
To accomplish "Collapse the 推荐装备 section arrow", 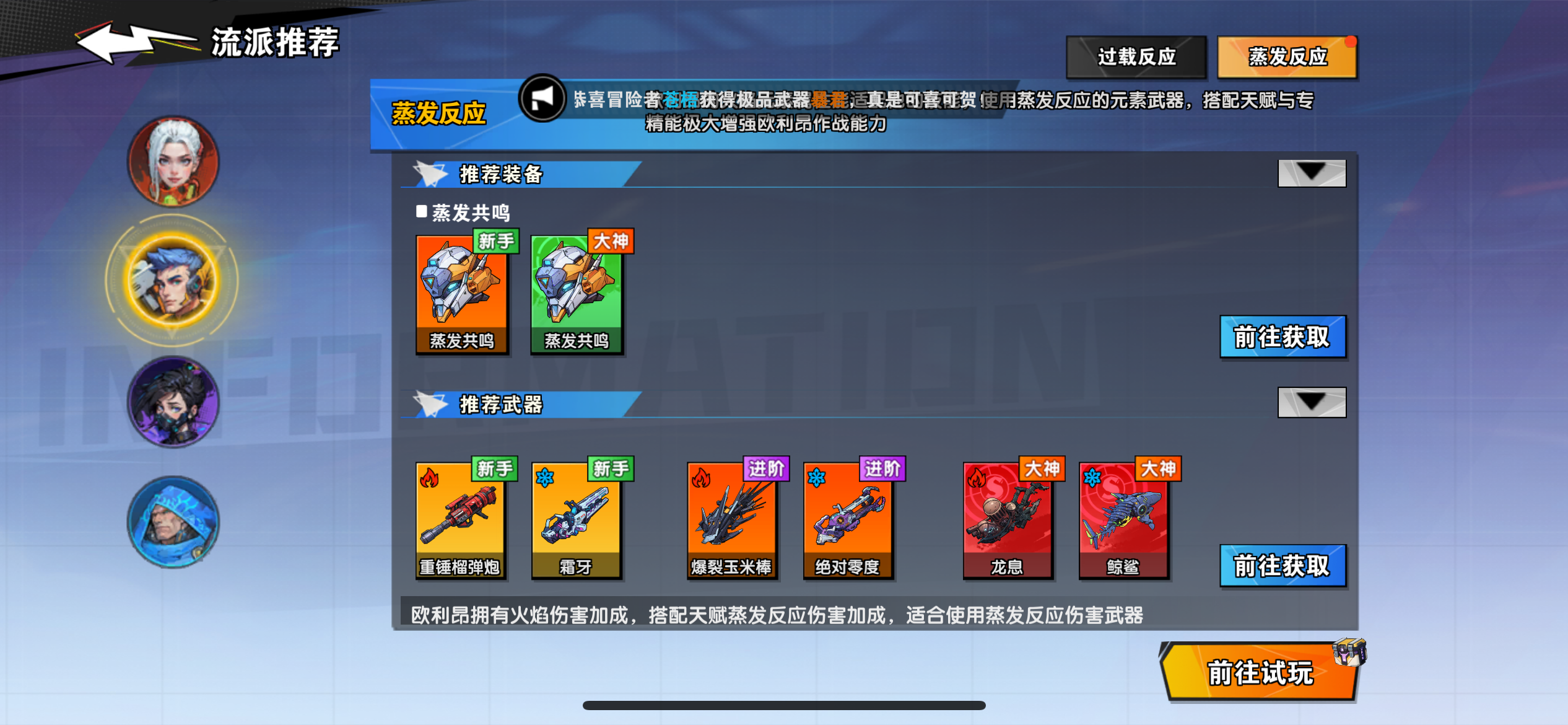I will click(x=1311, y=174).
